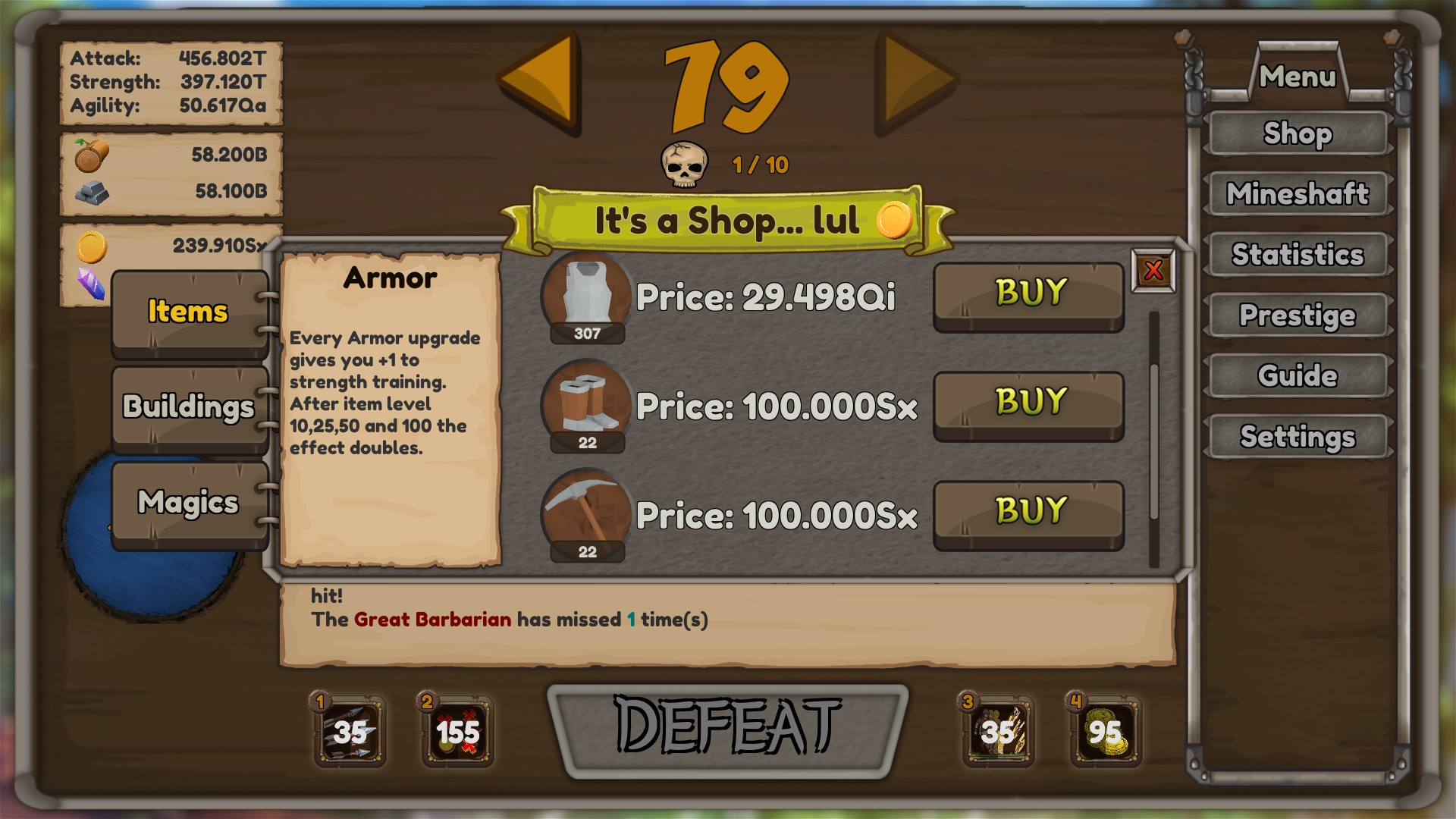Go to next stage with right arrow

click(916, 81)
